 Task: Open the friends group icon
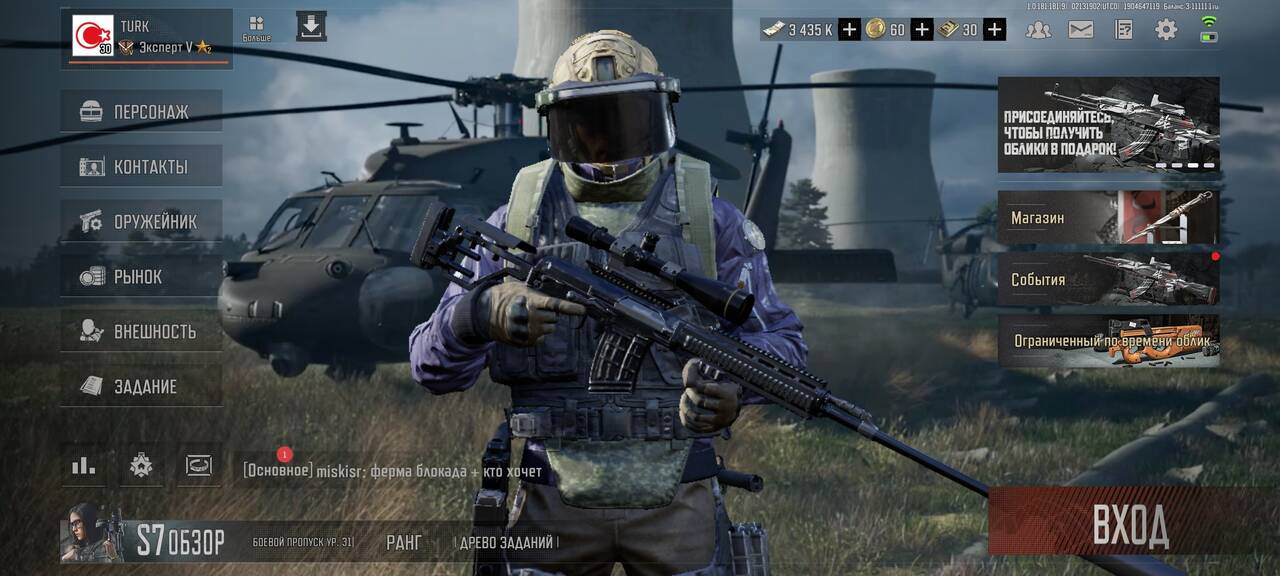[1038, 29]
